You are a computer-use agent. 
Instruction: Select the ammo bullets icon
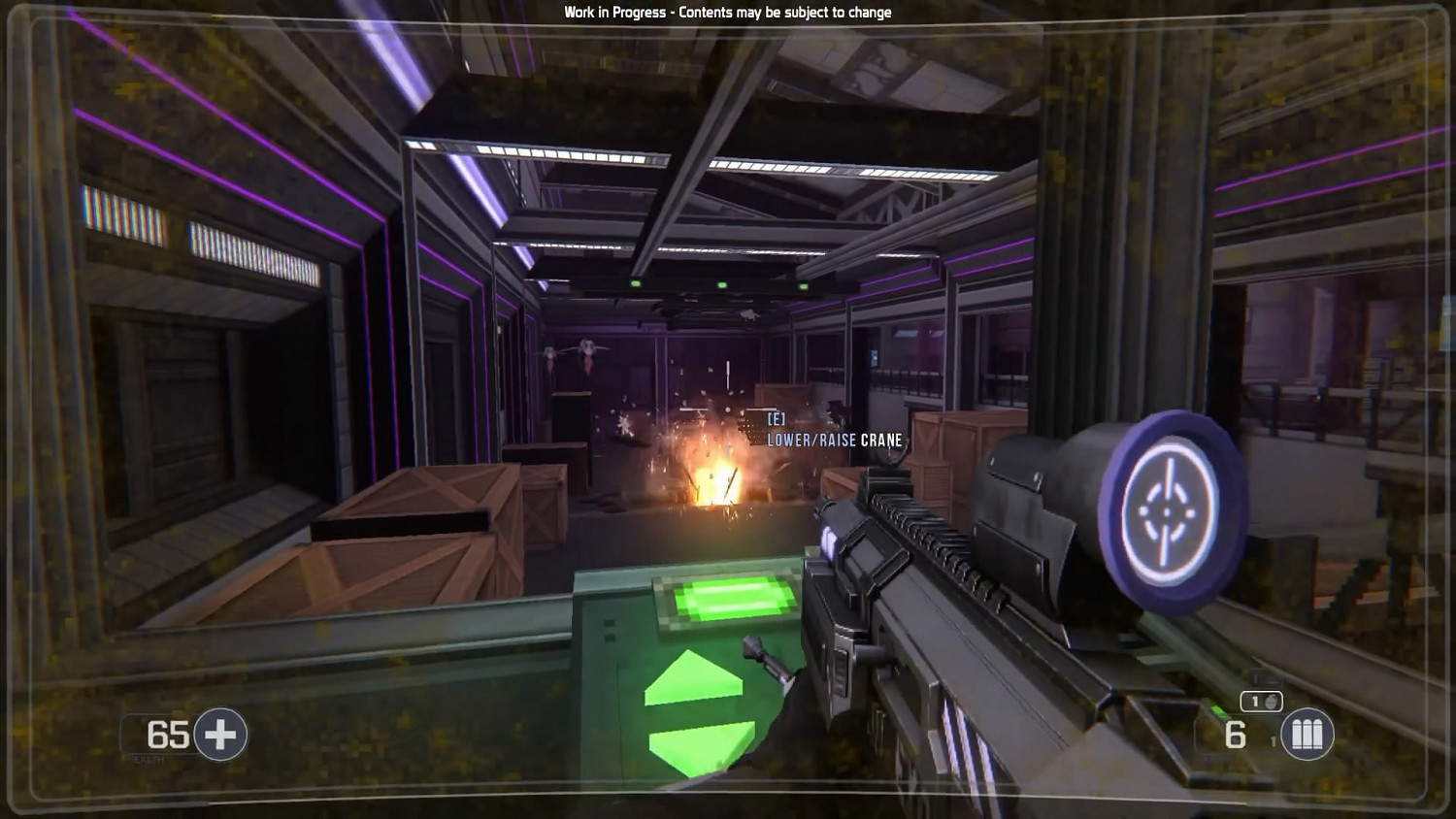click(x=1307, y=734)
